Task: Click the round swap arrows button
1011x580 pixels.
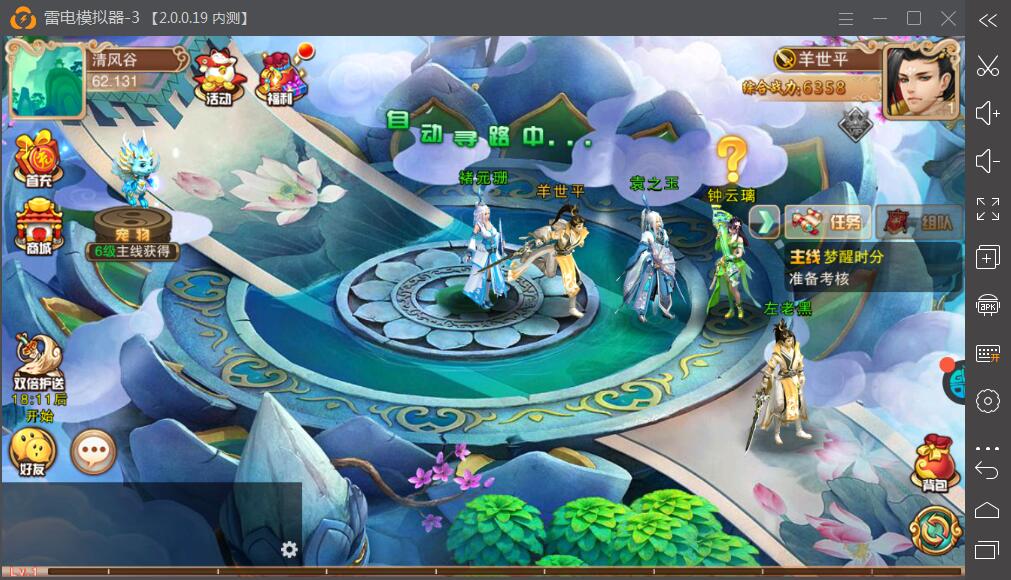Action: pos(935,531)
